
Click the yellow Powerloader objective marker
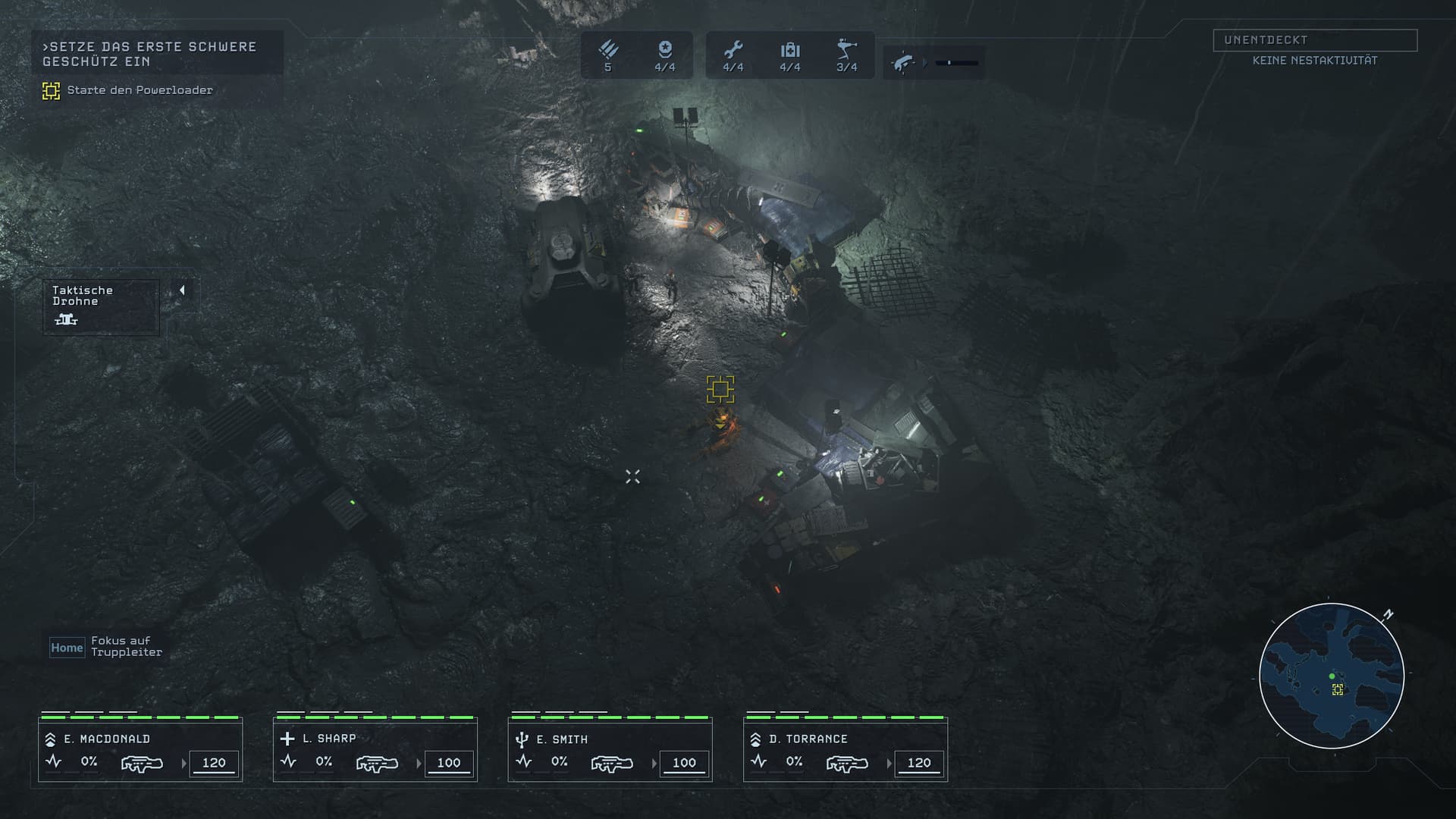pyautogui.click(x=720, y=389)
